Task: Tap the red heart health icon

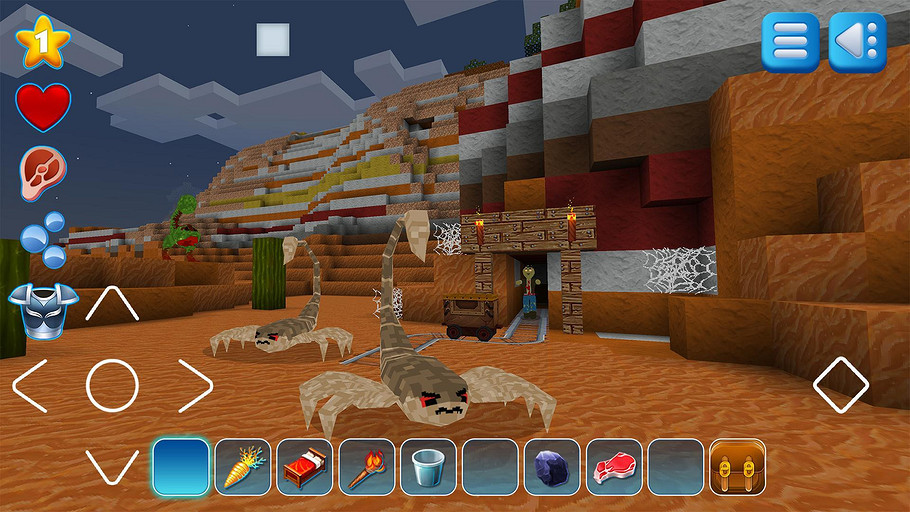Action: [43, 107]
